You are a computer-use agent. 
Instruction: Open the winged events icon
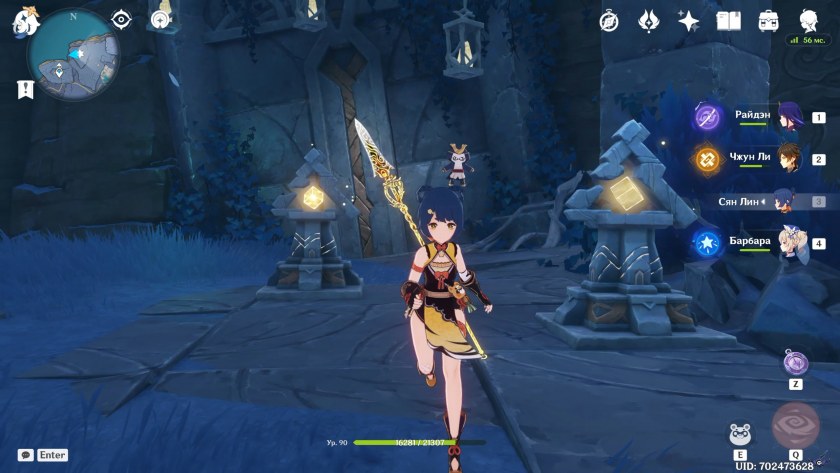click(x=648, y=20)
